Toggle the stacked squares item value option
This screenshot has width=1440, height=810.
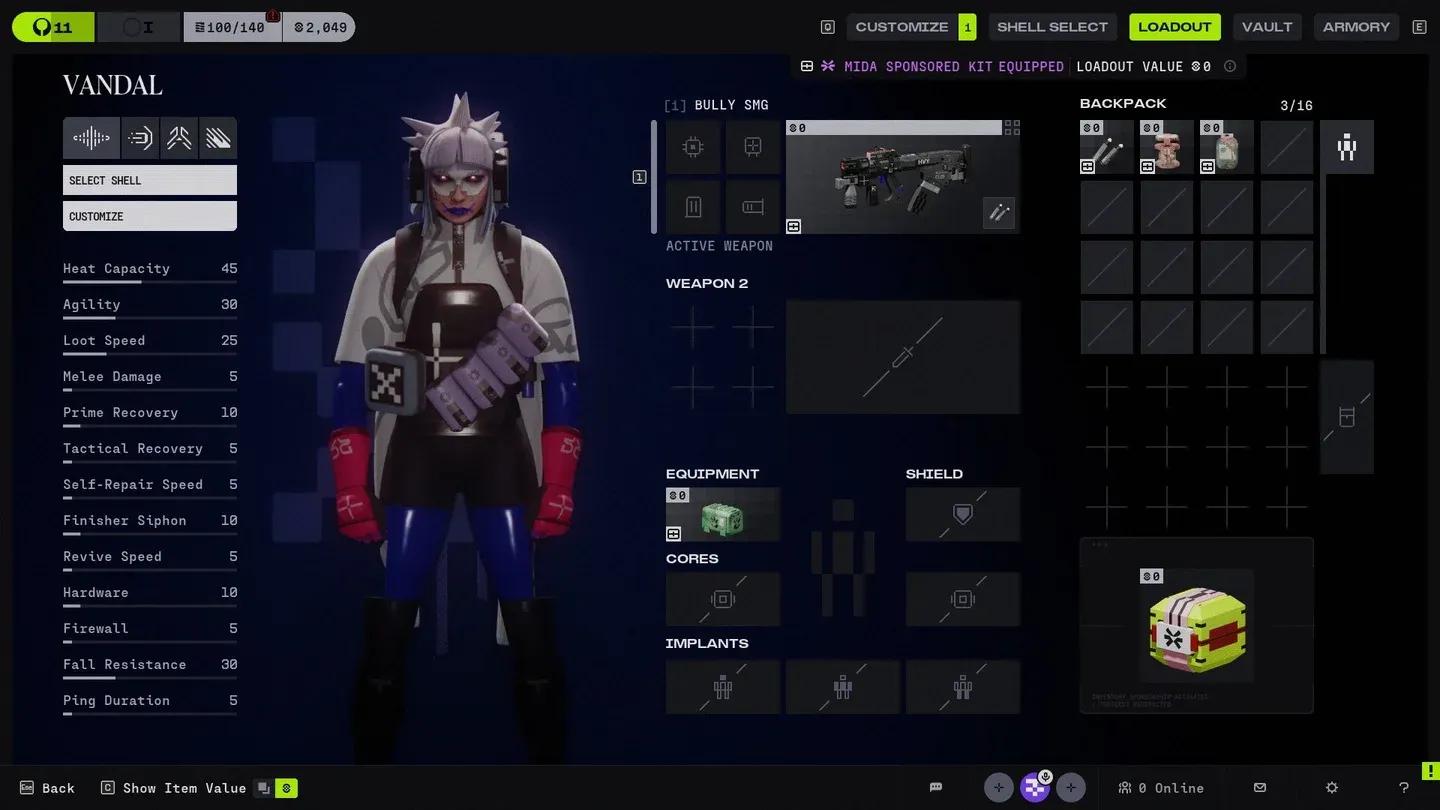[x=262, y=788]
